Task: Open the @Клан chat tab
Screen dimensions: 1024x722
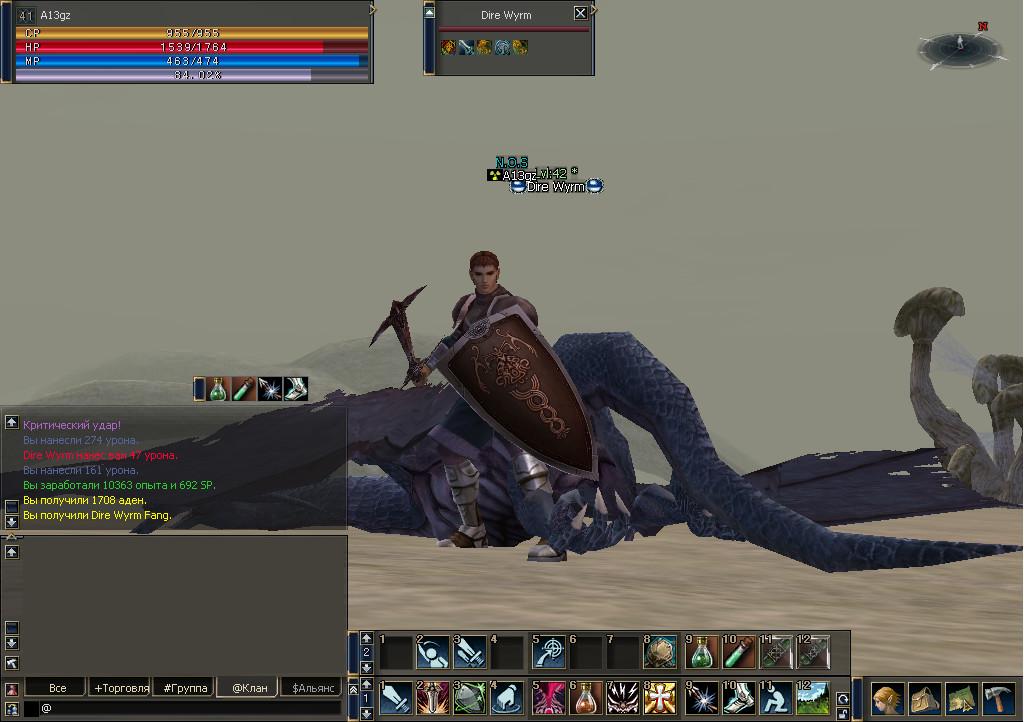Action: pyautogui.click(x=249, y=688)
